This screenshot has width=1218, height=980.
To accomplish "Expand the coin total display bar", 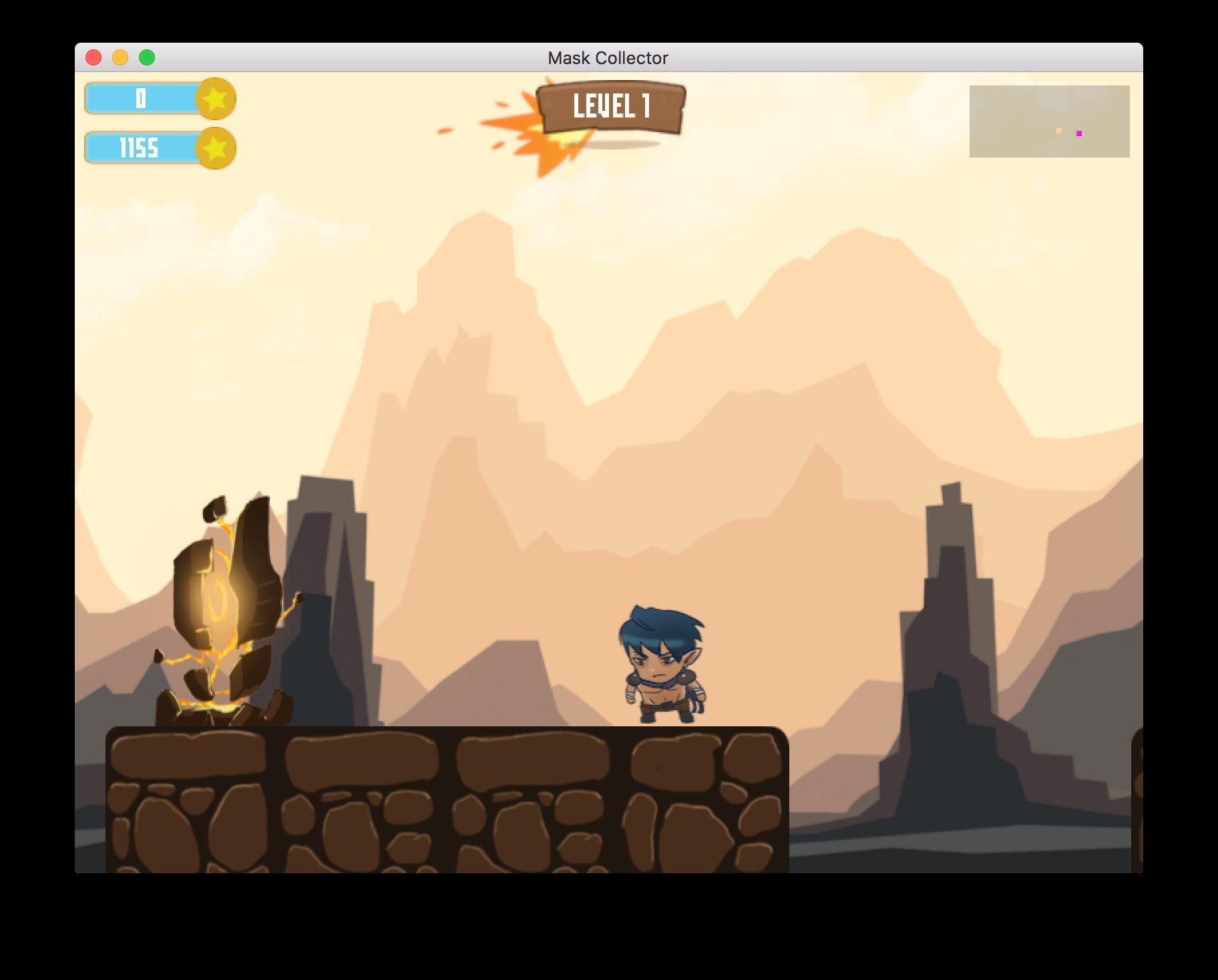I will click(x=141, y=148).
